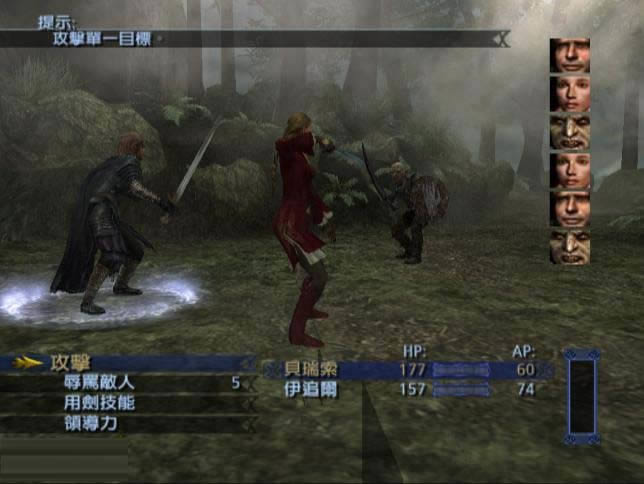Choose the 辱罵敵人 taunt skill
This screenshot has width=644, height=484.
[x=98, y=383]
